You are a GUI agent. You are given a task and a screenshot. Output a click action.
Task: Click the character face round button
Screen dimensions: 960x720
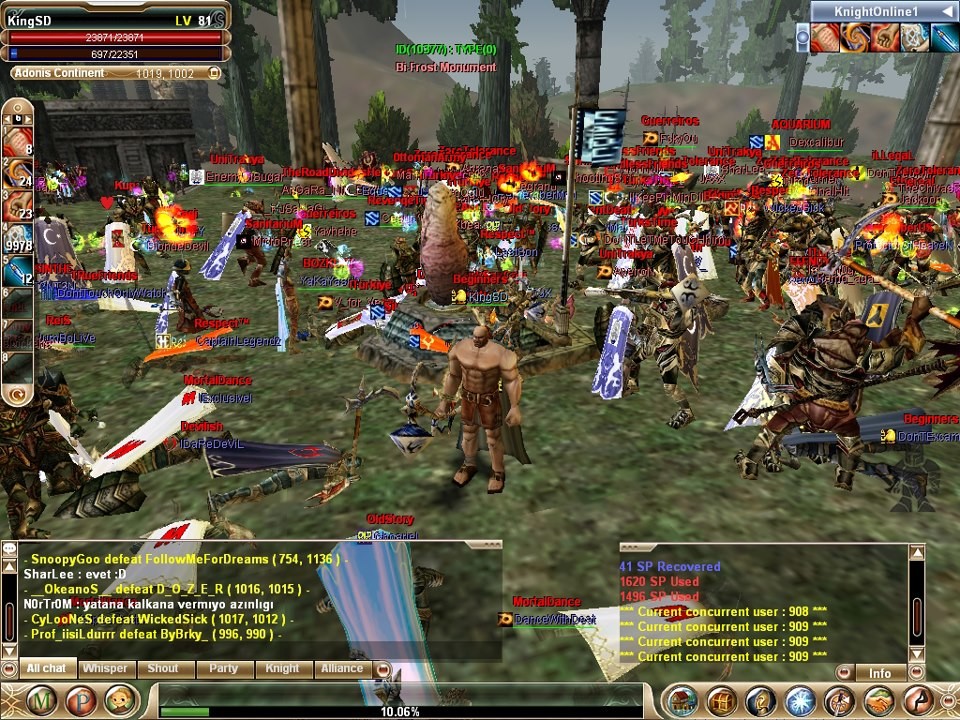(x=121, y=700)
